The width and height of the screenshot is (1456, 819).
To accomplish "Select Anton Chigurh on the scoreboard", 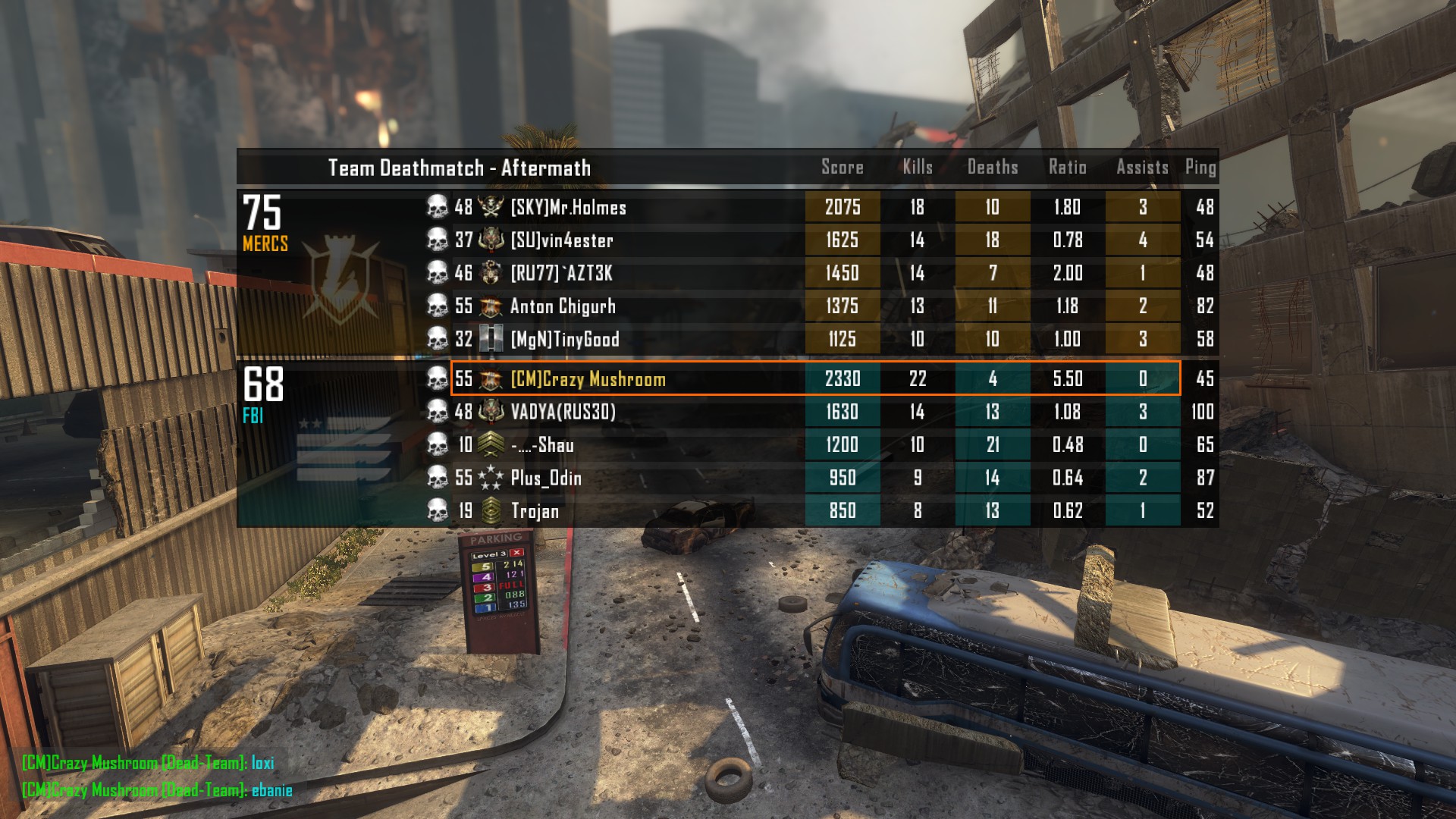I will click(563, 306).
